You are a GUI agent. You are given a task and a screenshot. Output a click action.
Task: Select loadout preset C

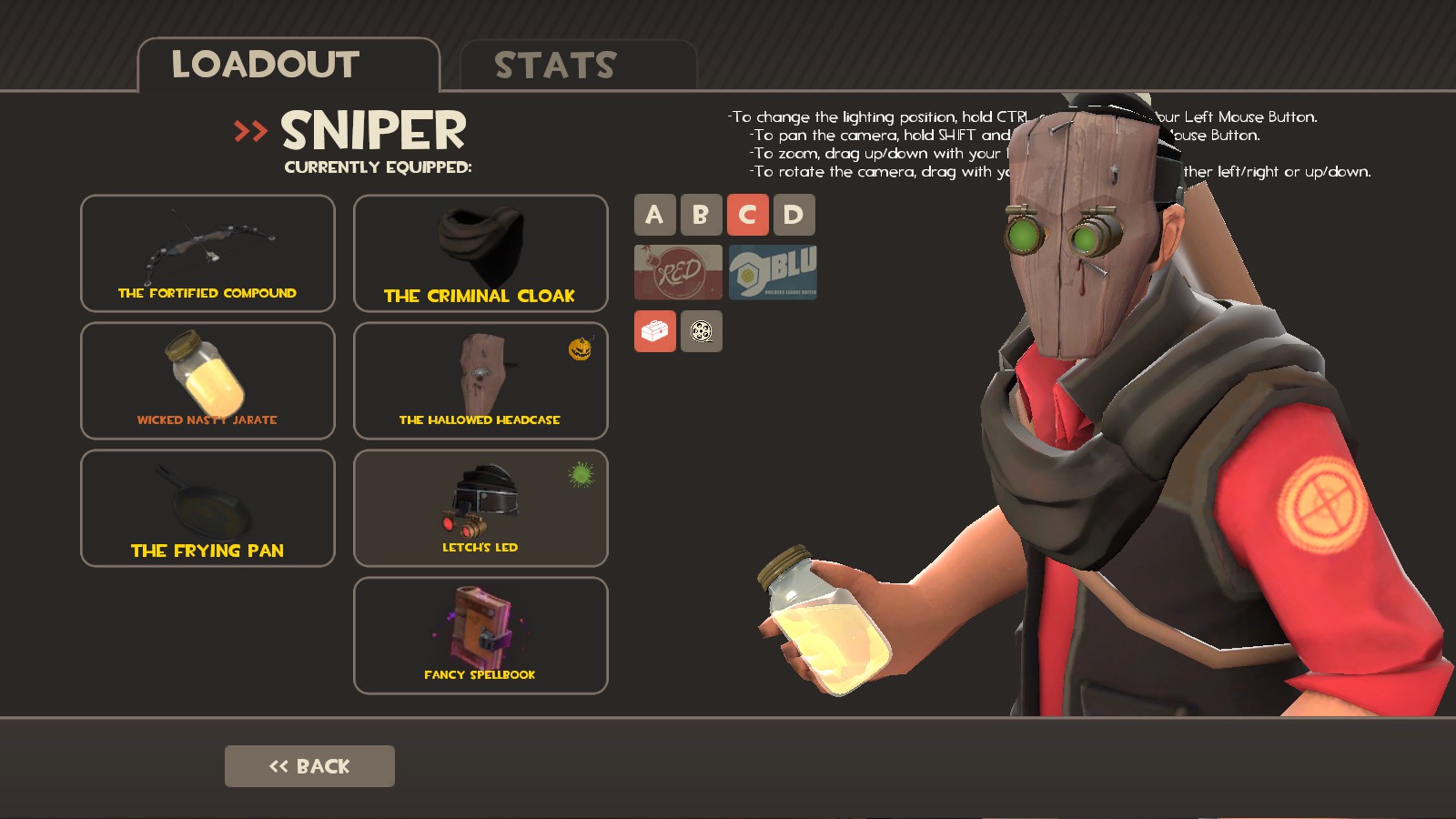[748, 215]
